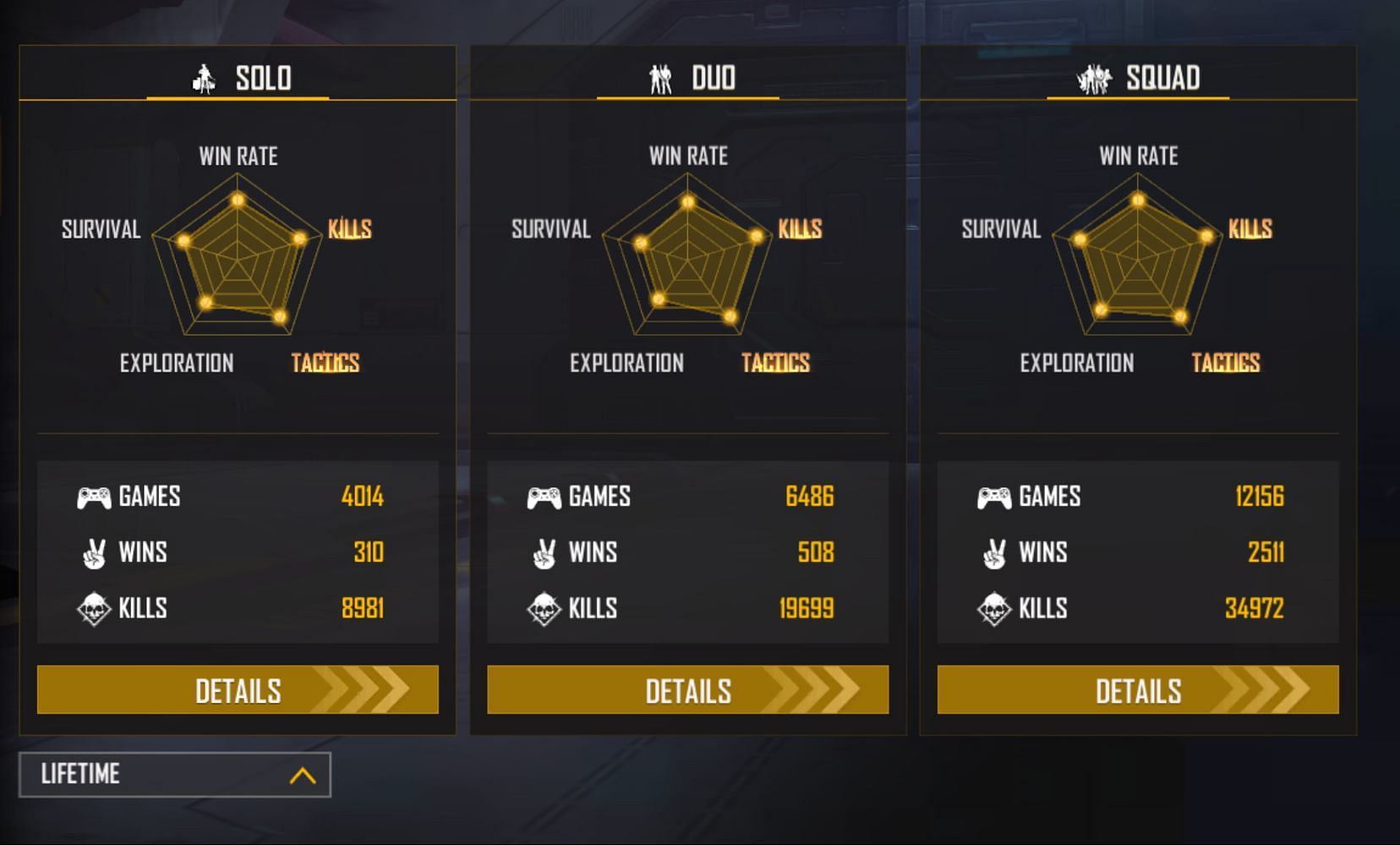View Details of Squad mode stats

pyautogui.click(x=1138, y=689)
